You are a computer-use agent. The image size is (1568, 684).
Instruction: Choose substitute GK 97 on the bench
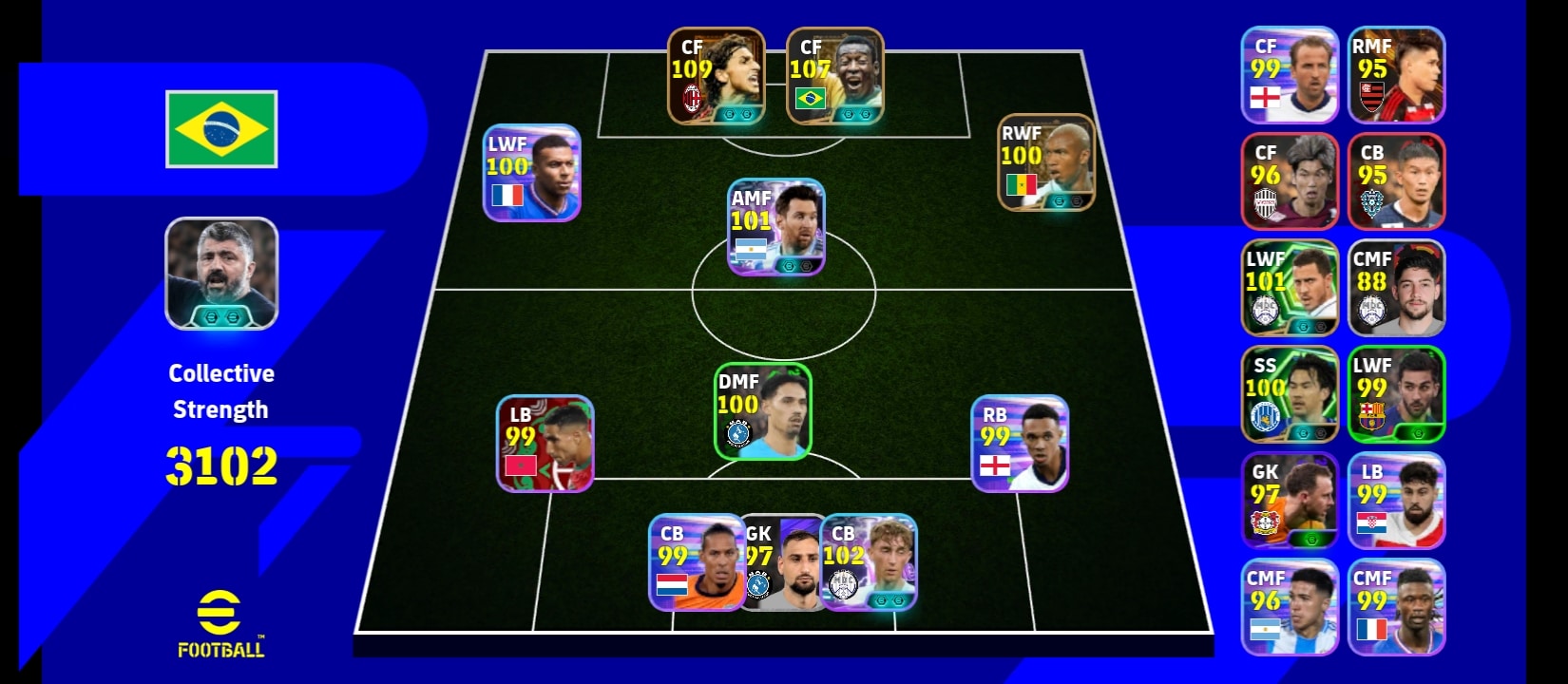click(x=1290, y=501)
